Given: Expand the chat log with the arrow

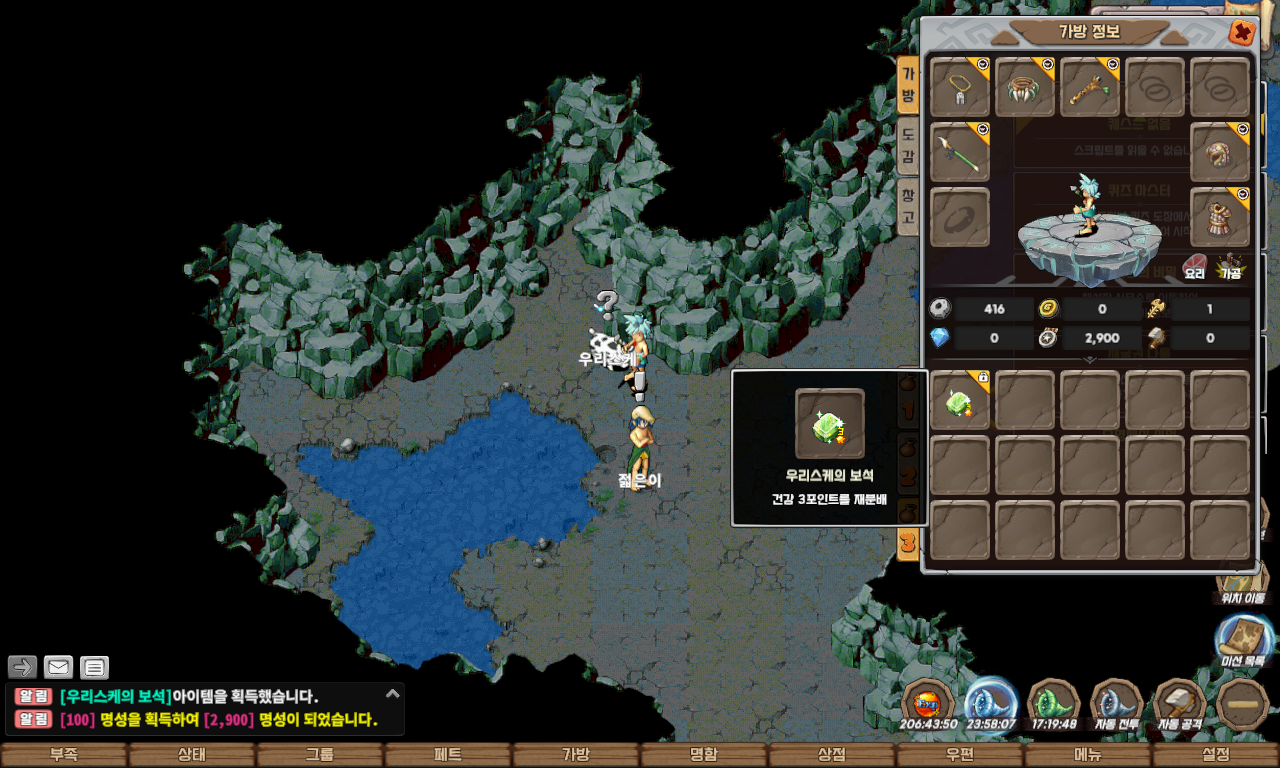Looking at the screenshot, I should click(x=393, y=693).
